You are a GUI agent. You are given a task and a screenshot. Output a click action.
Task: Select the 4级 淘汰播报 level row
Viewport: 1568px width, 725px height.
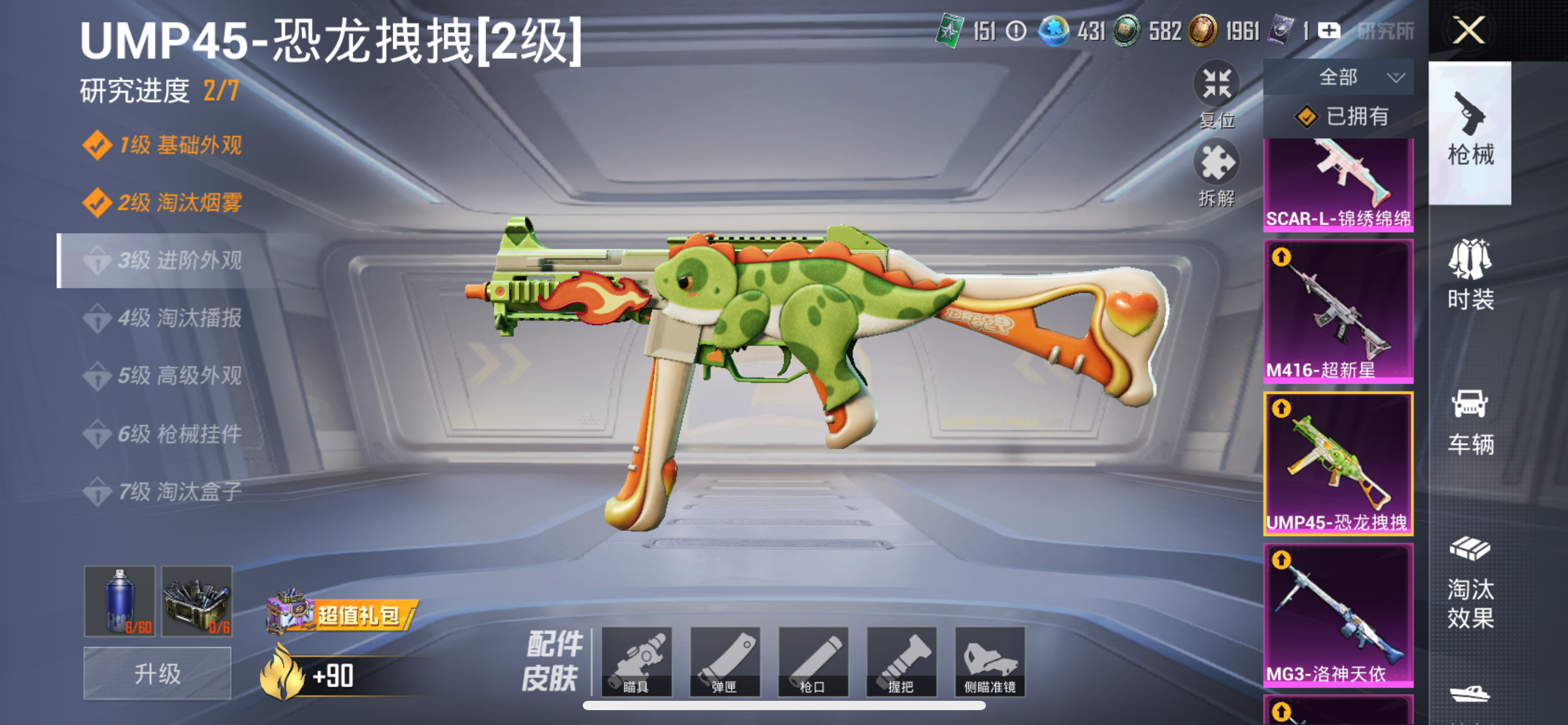180,318
